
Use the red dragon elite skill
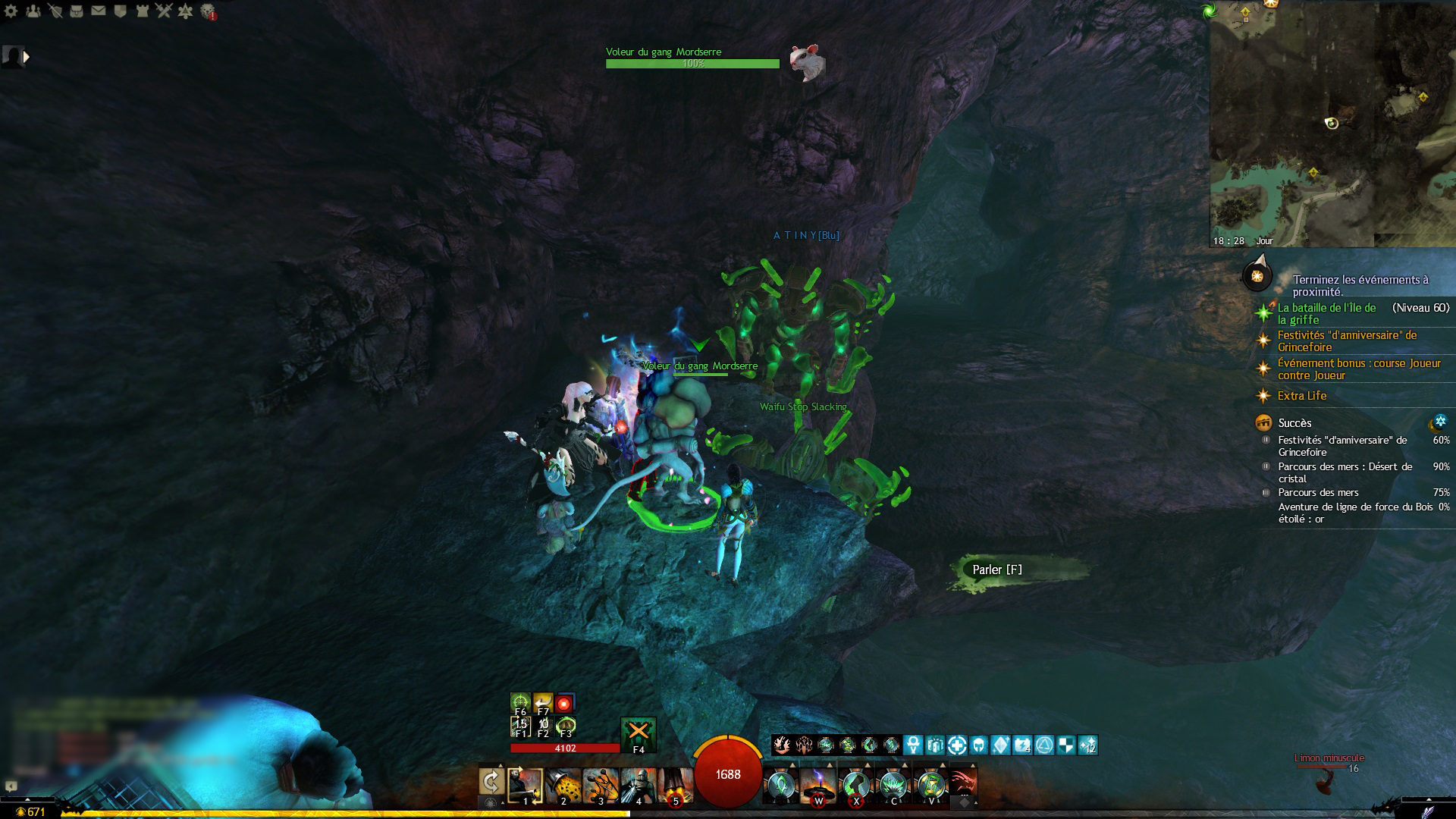pos(963,783)
